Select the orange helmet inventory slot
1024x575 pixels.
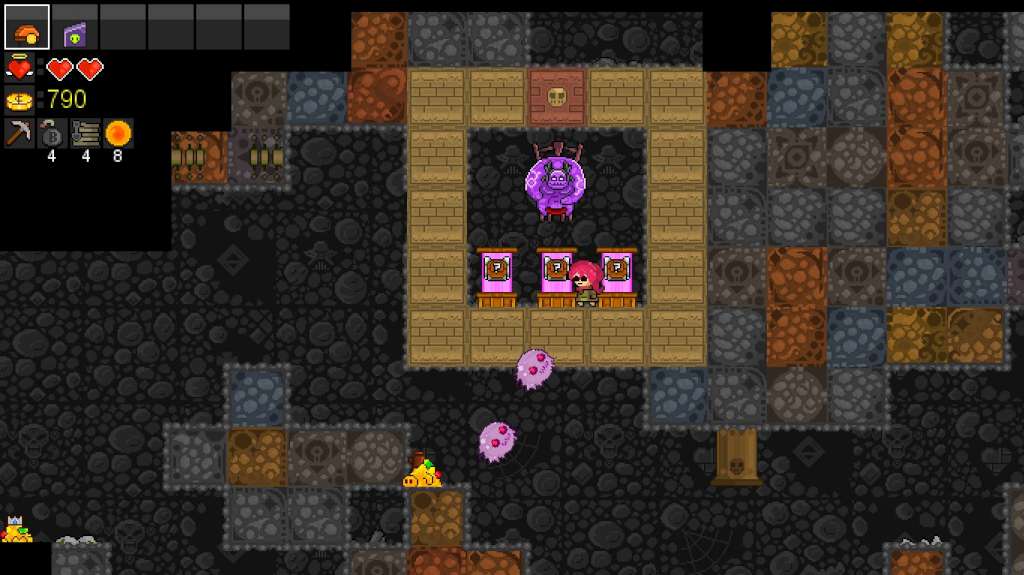pyautogui.click(x=27, y=27)
